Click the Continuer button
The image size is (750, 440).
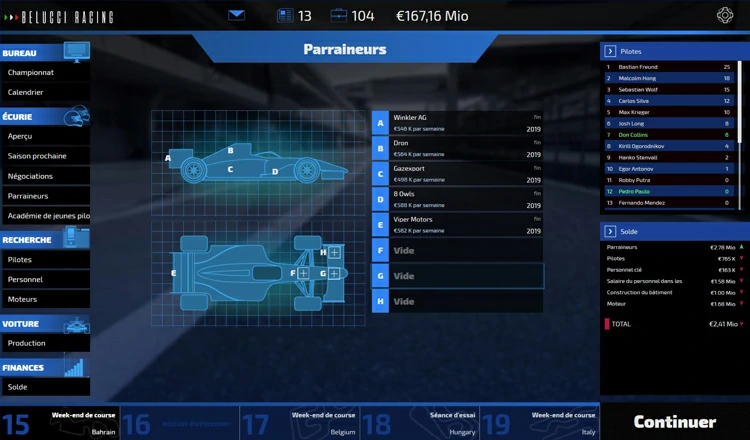675,422
